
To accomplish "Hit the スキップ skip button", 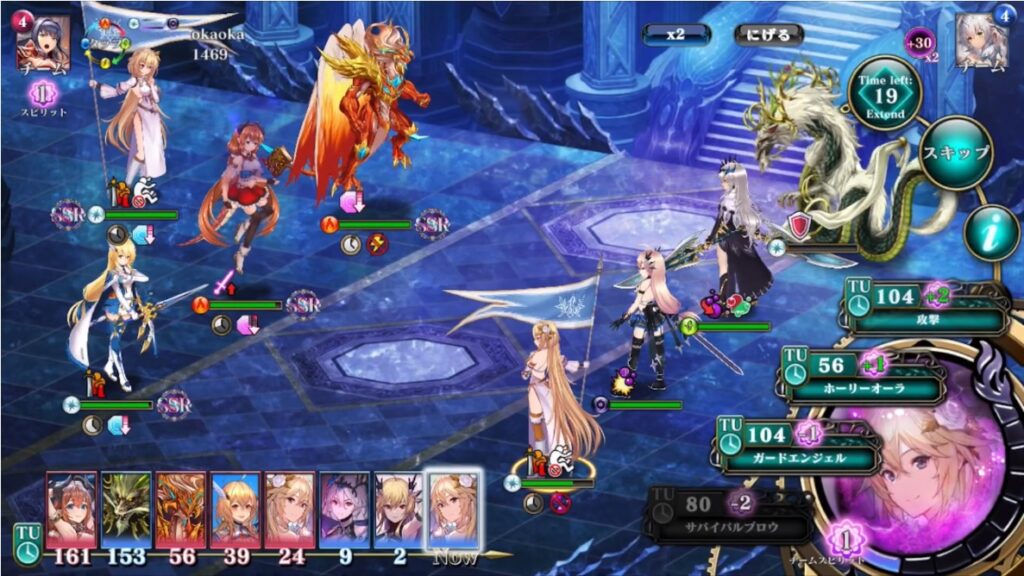I will coord(955,153).
